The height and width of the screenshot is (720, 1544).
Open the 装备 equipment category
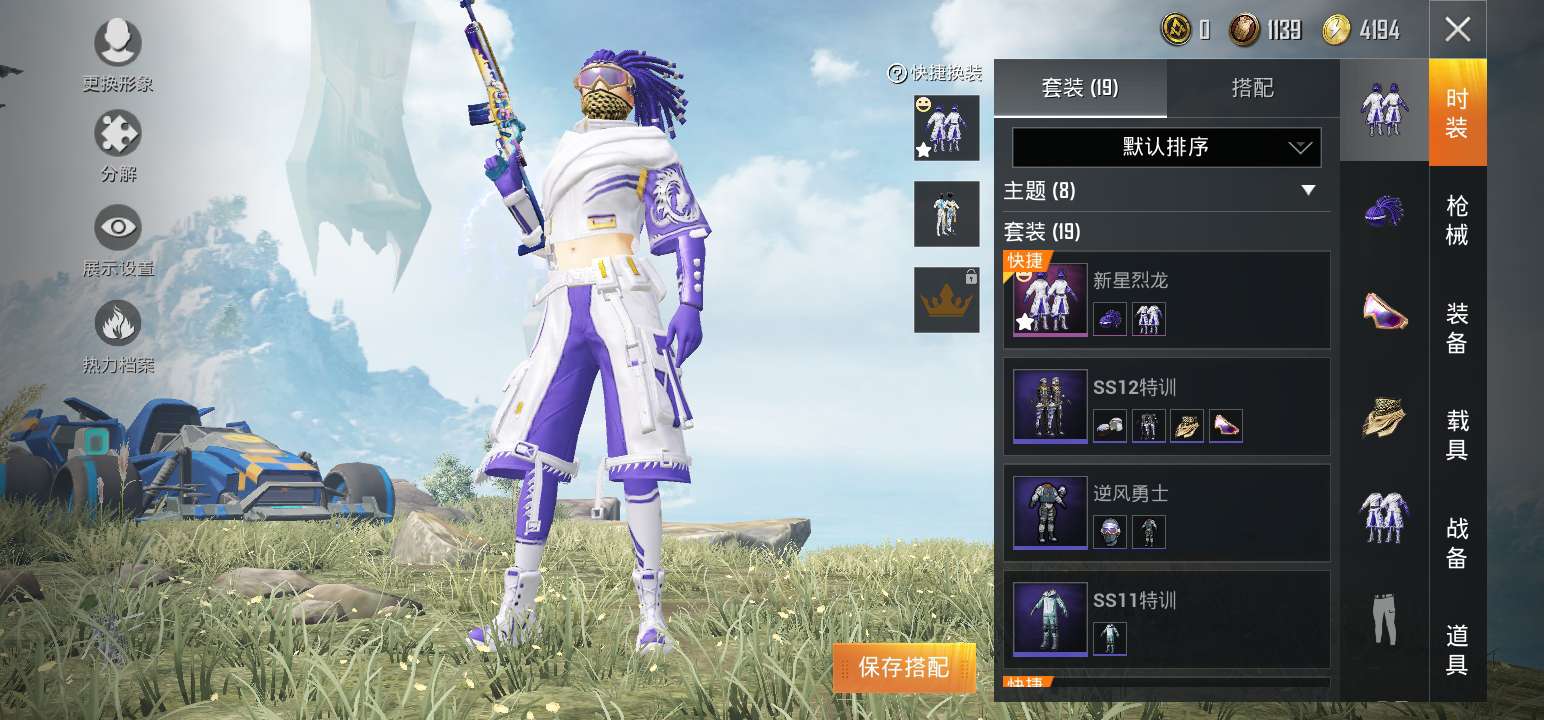(x=1384, y=315)
